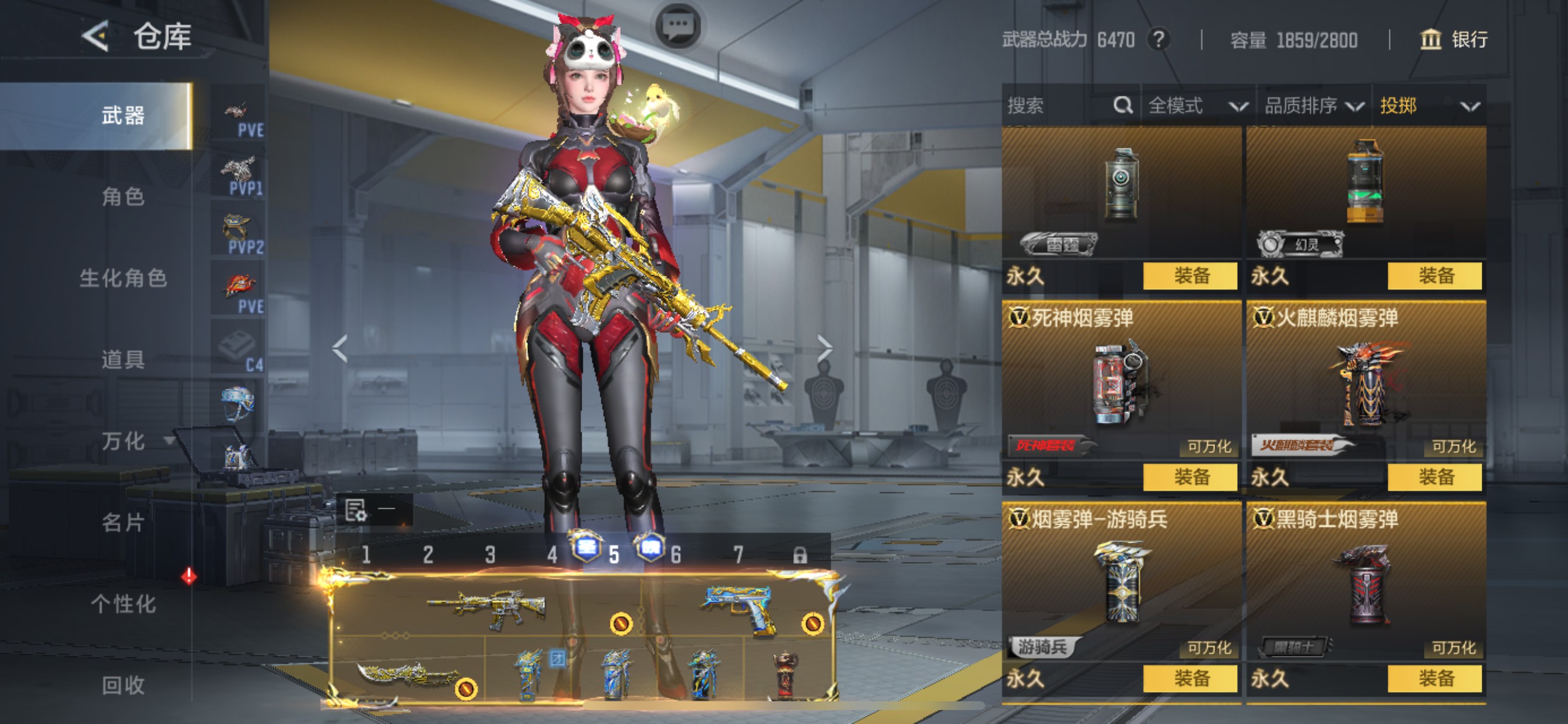The image size is (1568, 724).
Task: Click the 搜索 search field
Action: pyautogui.click(x=1059, y=106)
